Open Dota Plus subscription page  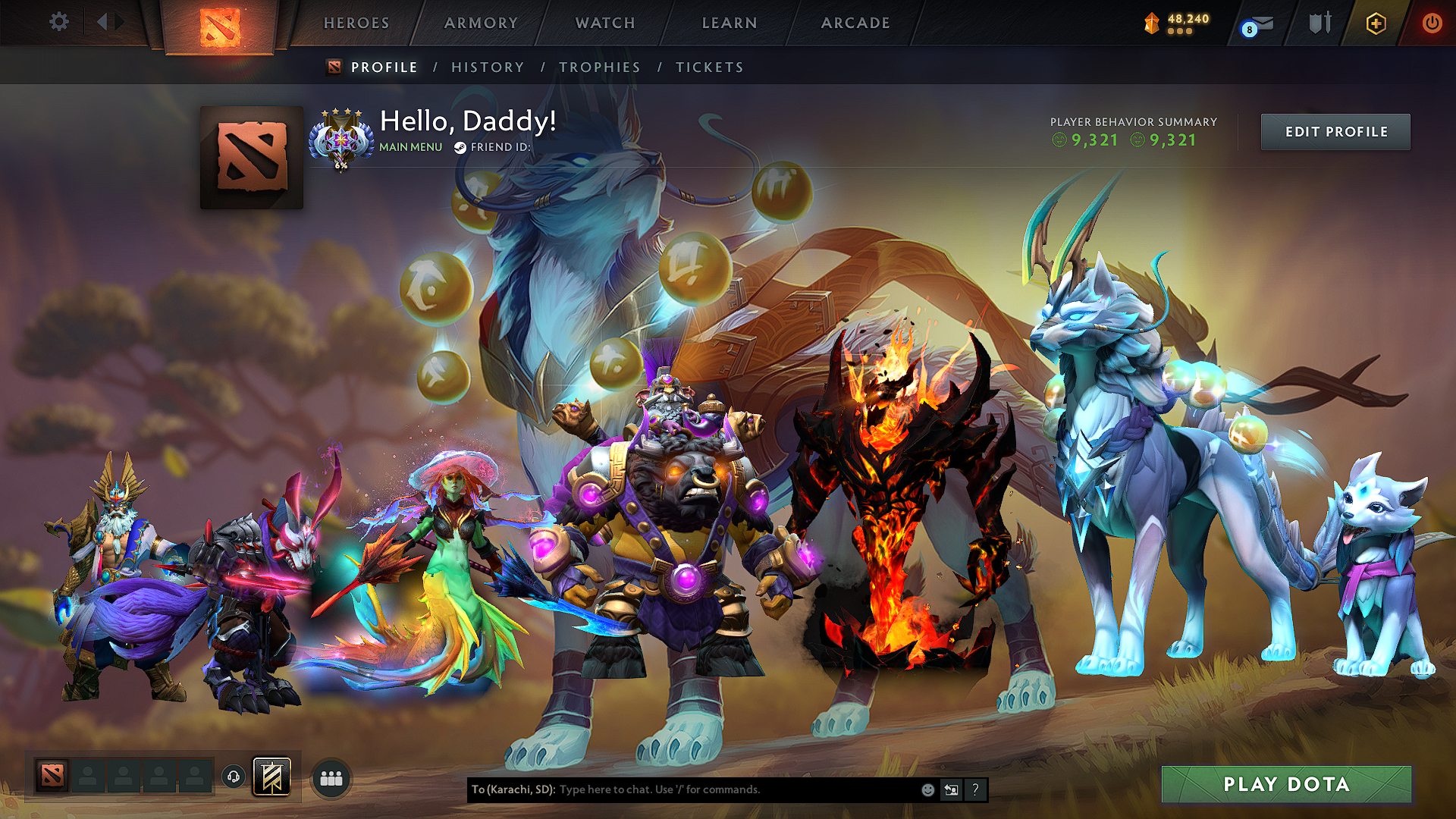(x=1378, y=24)
